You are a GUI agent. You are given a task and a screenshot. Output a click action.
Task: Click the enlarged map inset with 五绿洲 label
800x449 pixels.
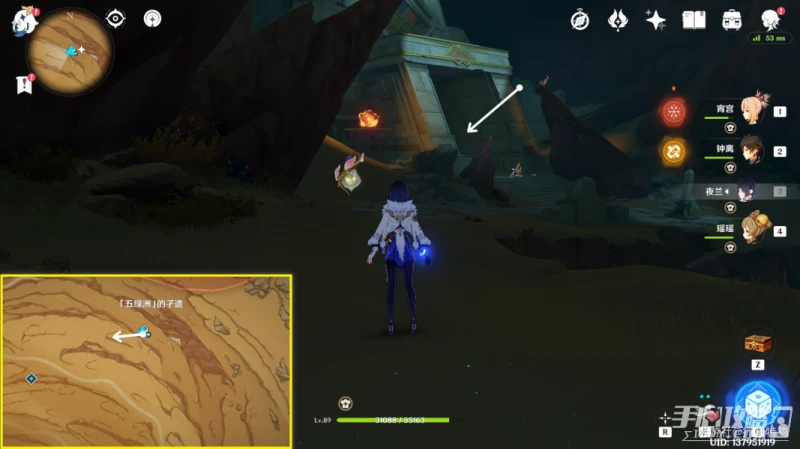pyautogui.click(x=146, y=361)
